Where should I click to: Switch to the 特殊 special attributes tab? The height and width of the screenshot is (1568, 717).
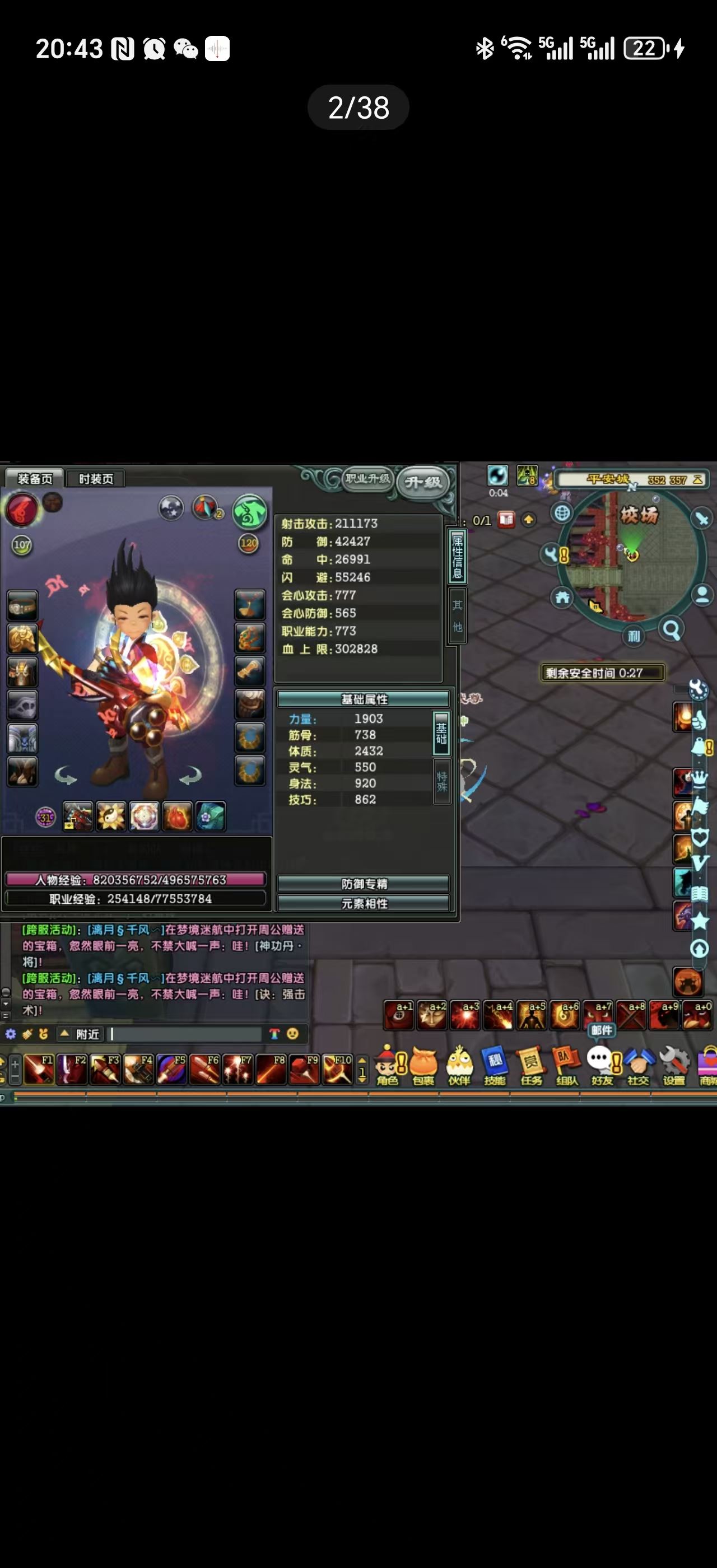pos(441,781)
